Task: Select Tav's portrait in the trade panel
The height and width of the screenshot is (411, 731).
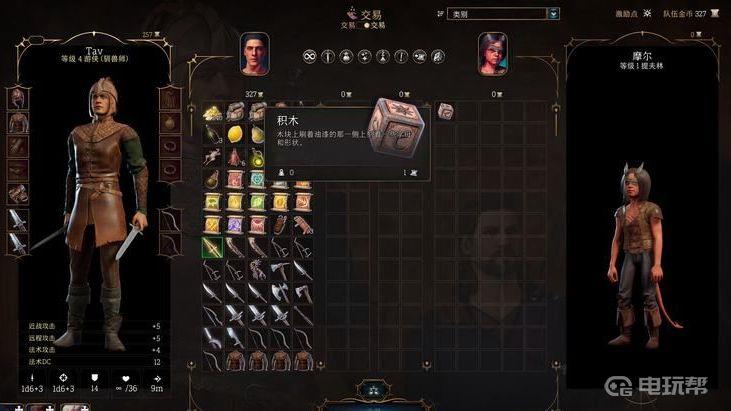Action: pyautogui.click(x=254, y=53)
